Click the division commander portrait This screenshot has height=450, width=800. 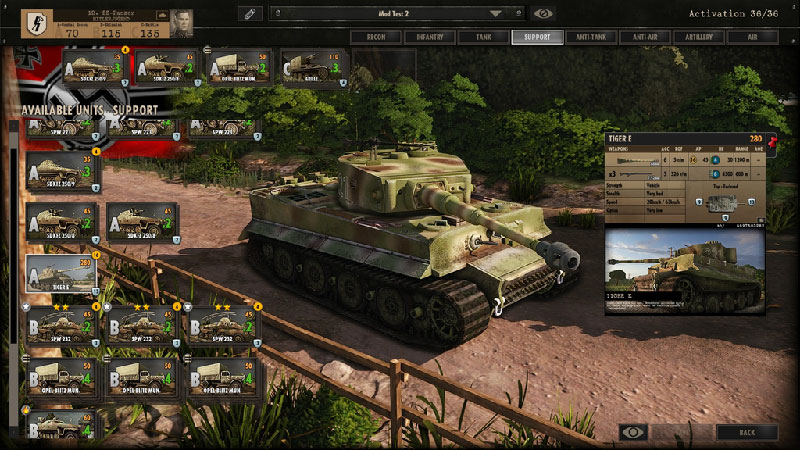tap(181, 22)
